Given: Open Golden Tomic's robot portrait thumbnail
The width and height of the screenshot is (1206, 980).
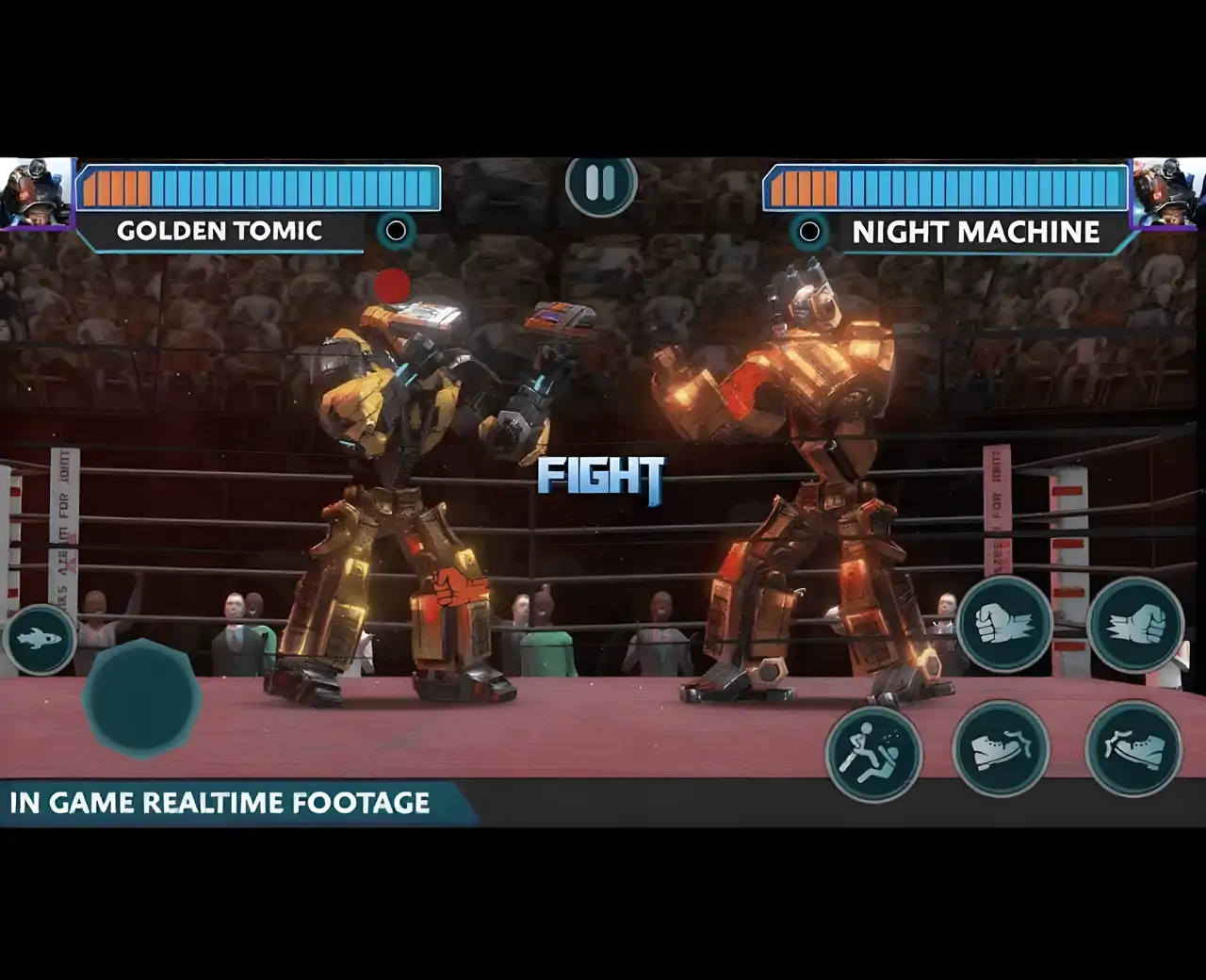Looking at the screenshot, I should tap(36, 193).
